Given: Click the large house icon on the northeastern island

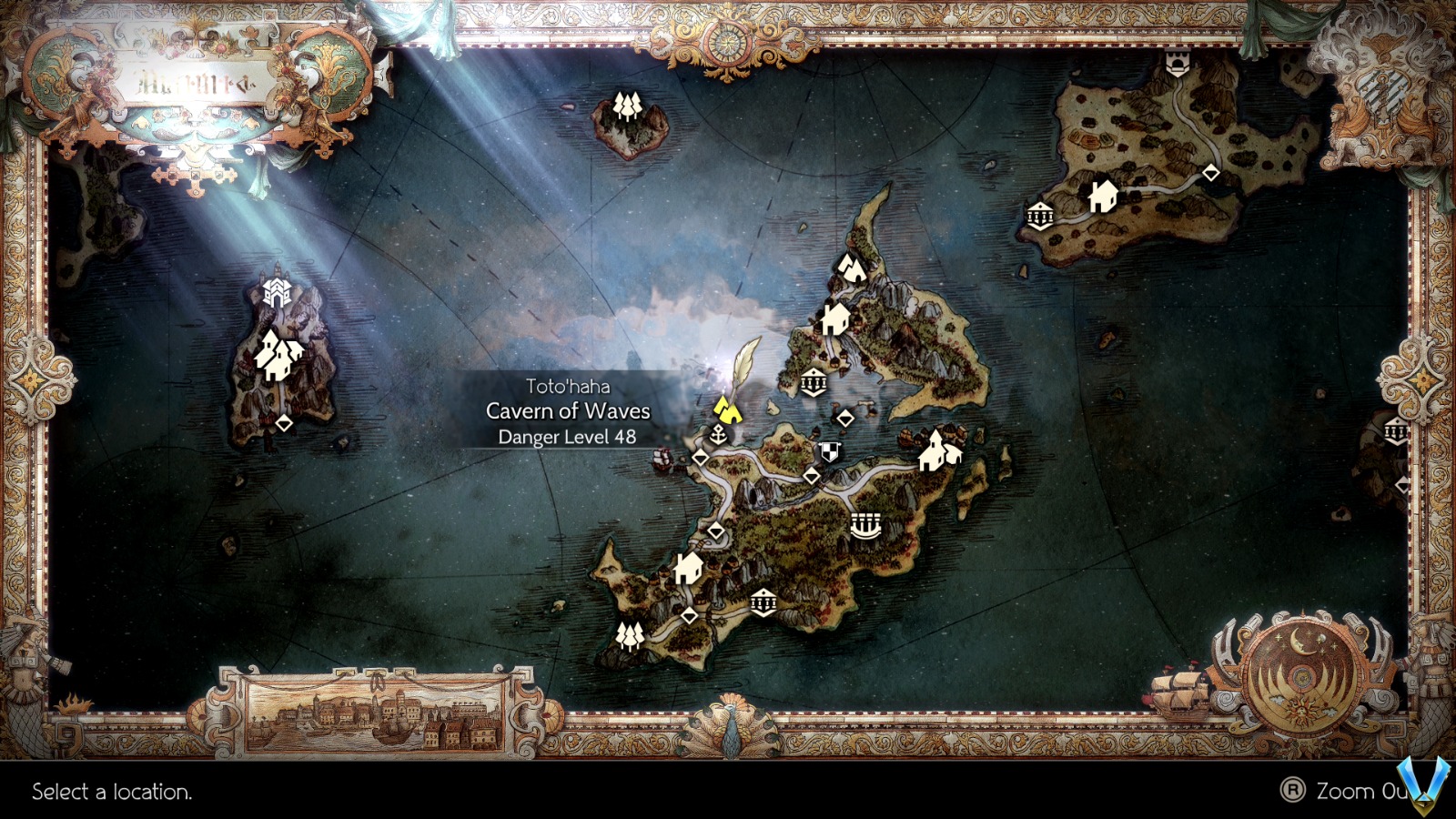Looking at the screenshot, I should pos(1101,196).
